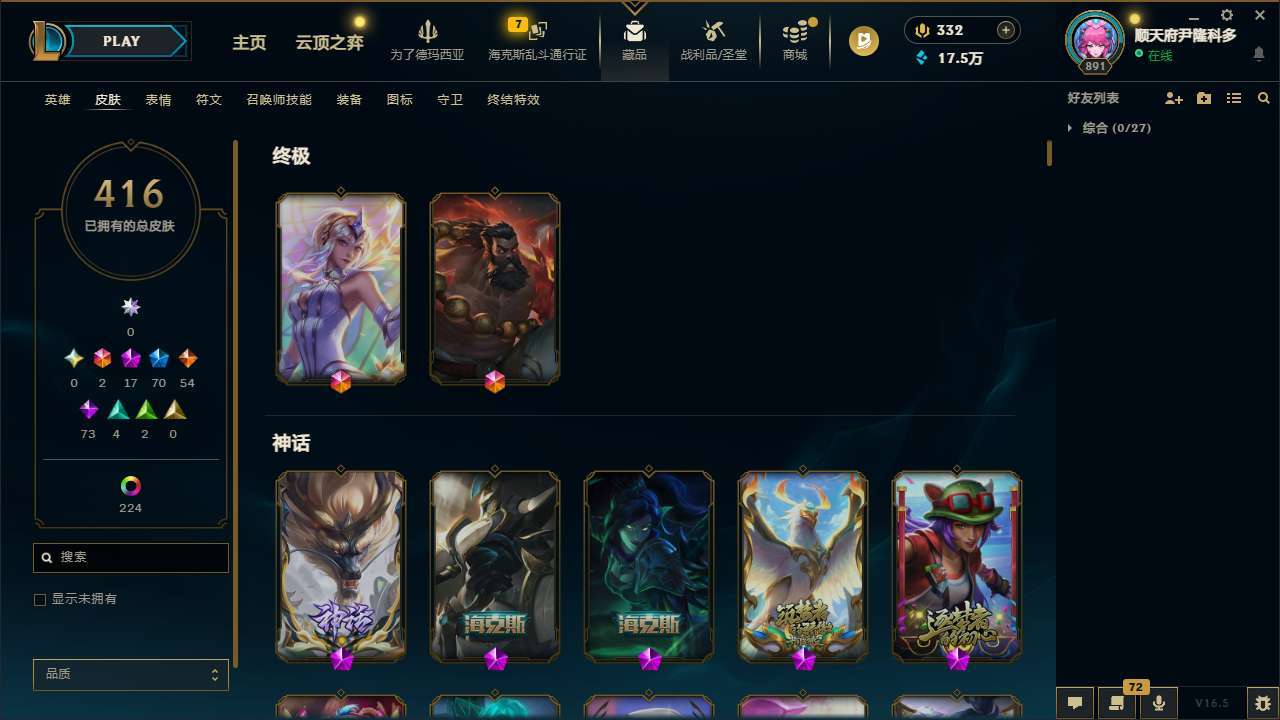
Task: Toggle the friends list view icon
Action: tap(1234, 98)
